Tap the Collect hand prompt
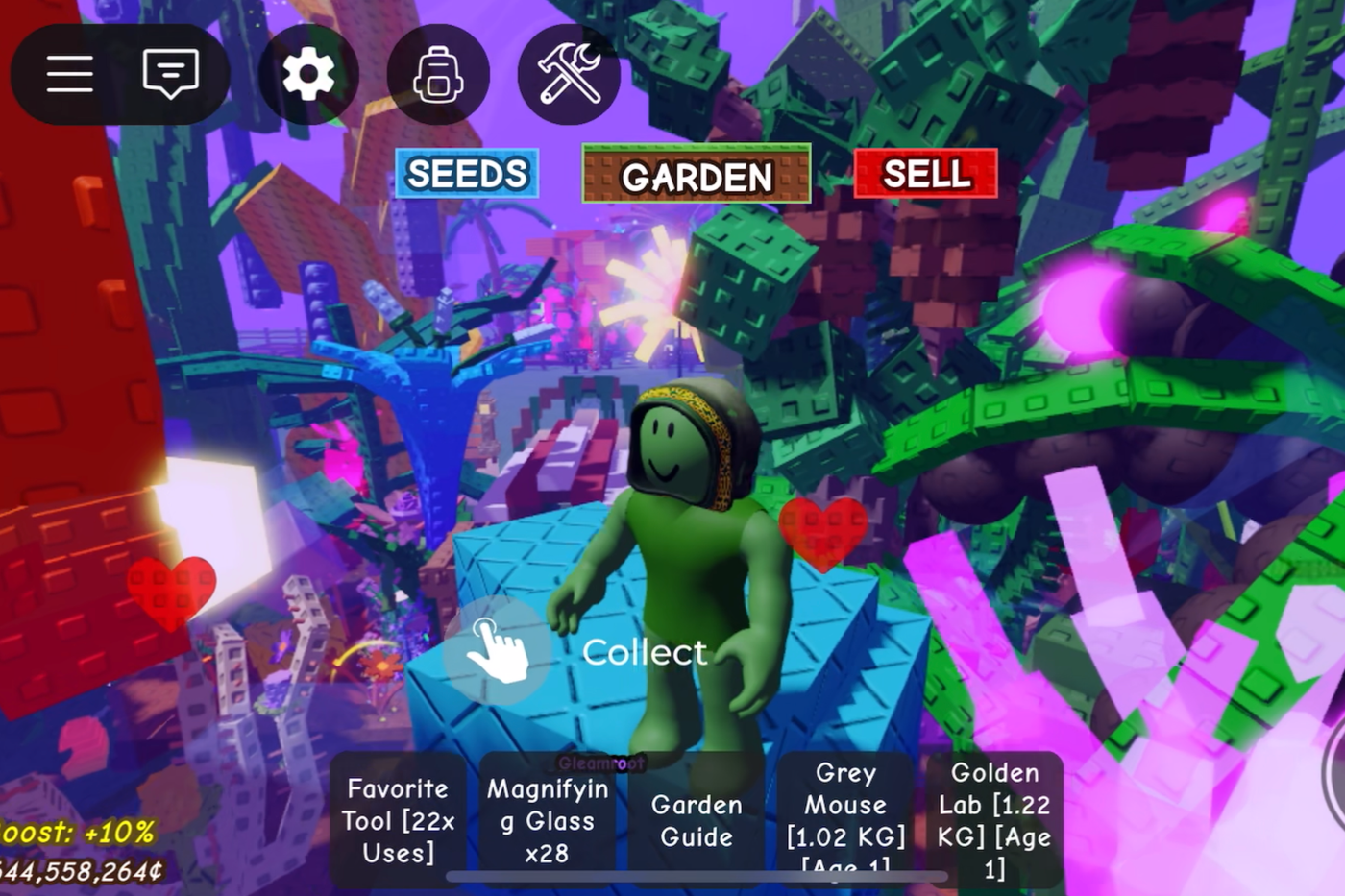 pyautogui.click(x=498, y=651)
